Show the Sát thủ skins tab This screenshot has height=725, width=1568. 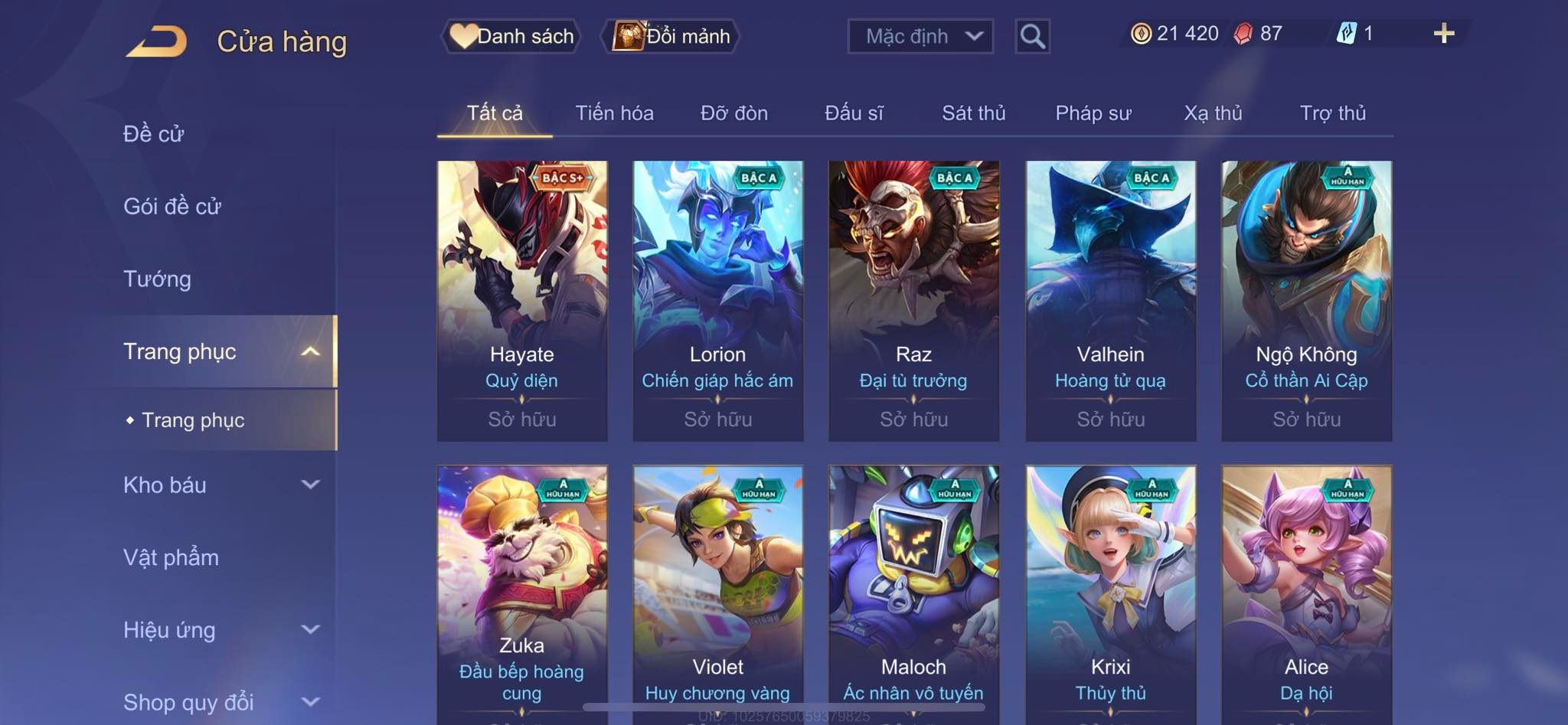point(973,113)
